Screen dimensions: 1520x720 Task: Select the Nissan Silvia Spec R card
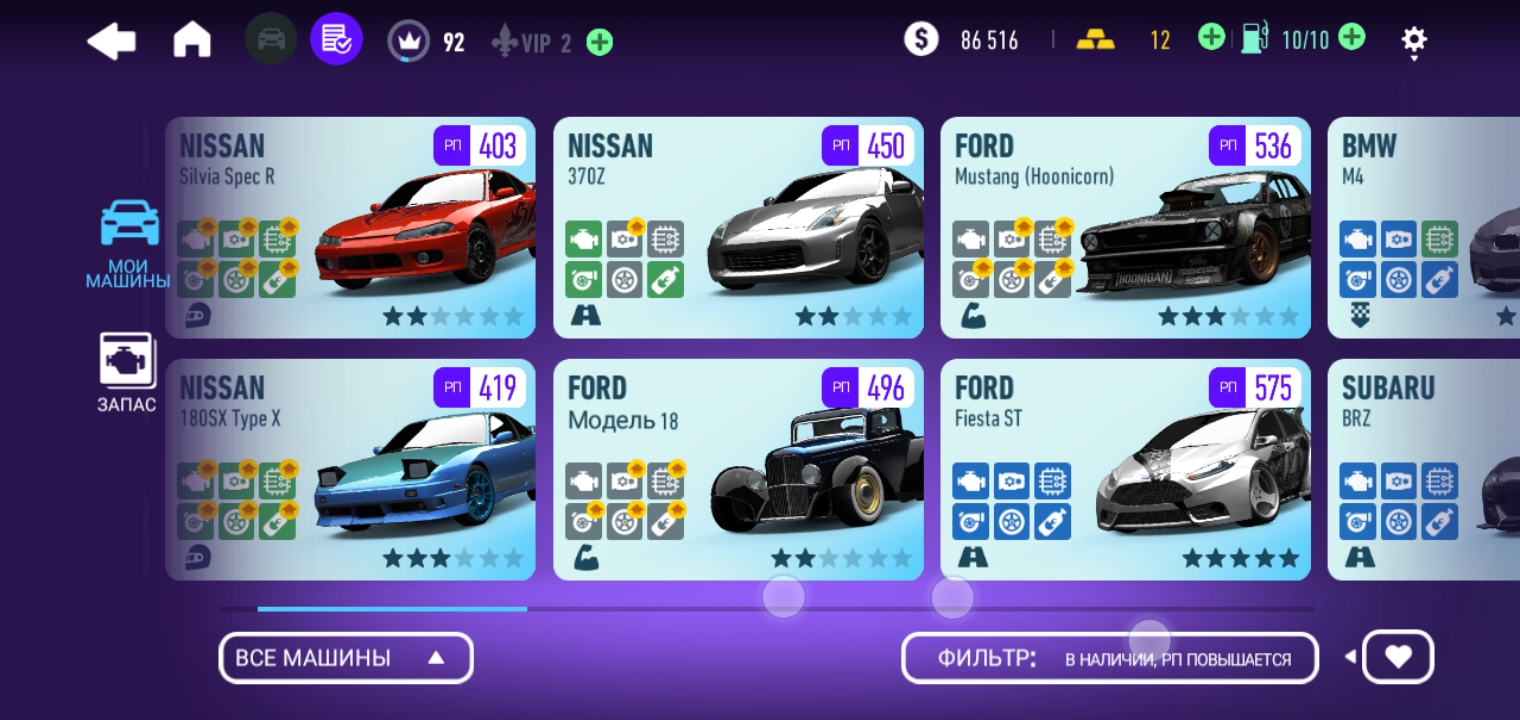(x=350, y=228)
